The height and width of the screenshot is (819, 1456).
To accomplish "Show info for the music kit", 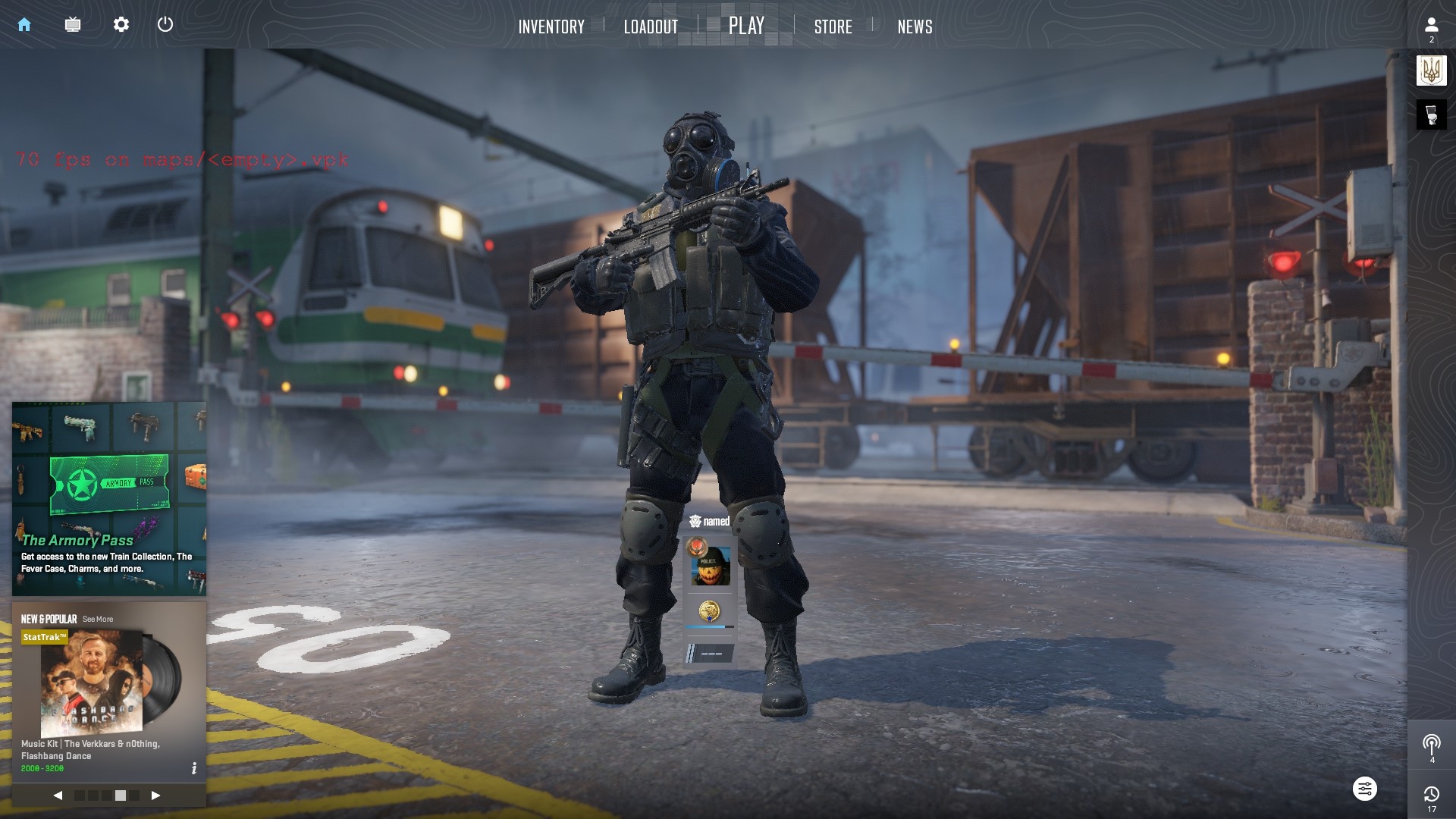I will click(x=194, y=768).
